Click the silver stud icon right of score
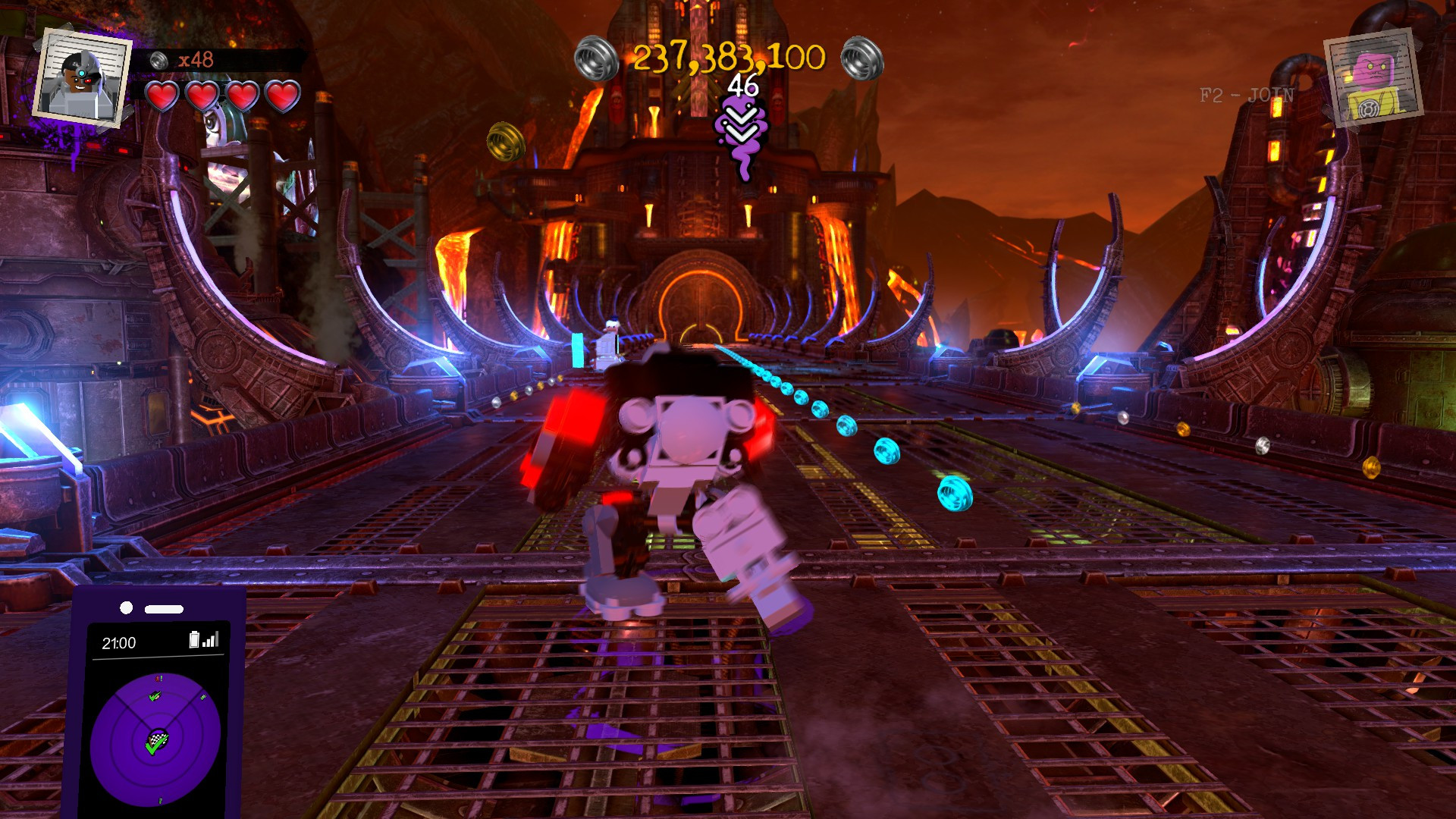 861,57
